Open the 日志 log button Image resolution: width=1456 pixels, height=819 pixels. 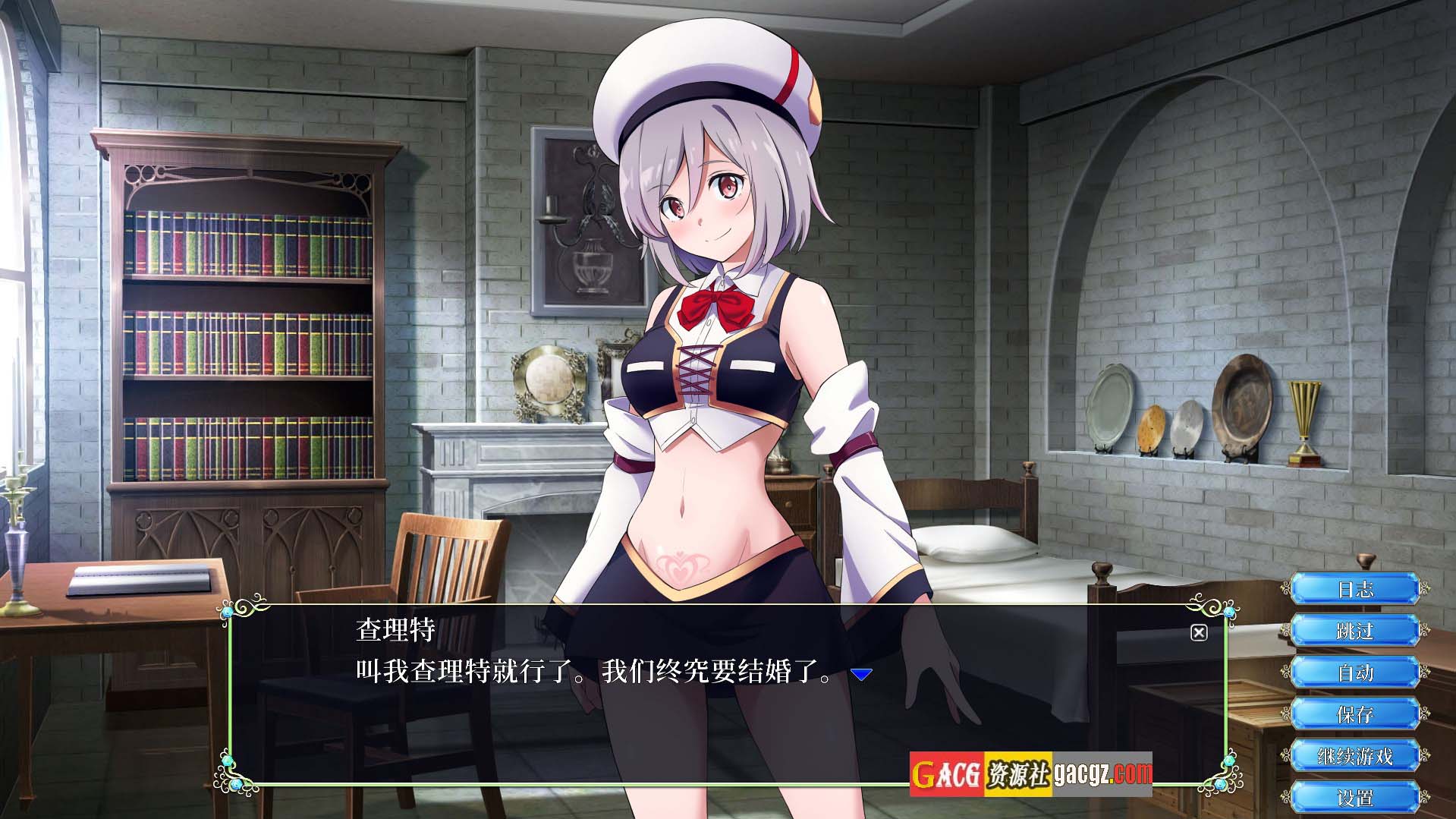1354,589
